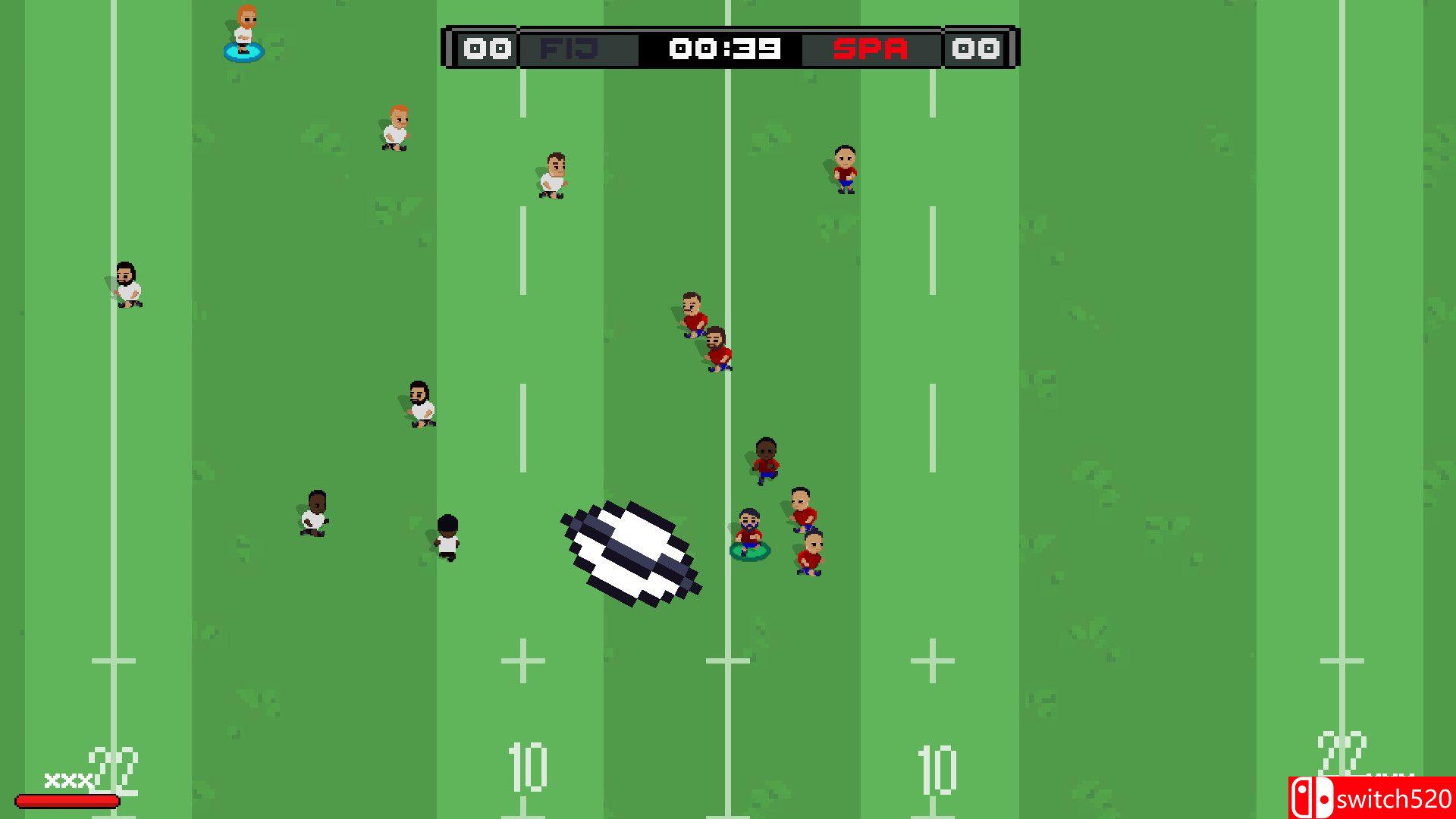Select the Fiji player on the blue ring
Screen dimensions: 1456x819
click(243, 38)
